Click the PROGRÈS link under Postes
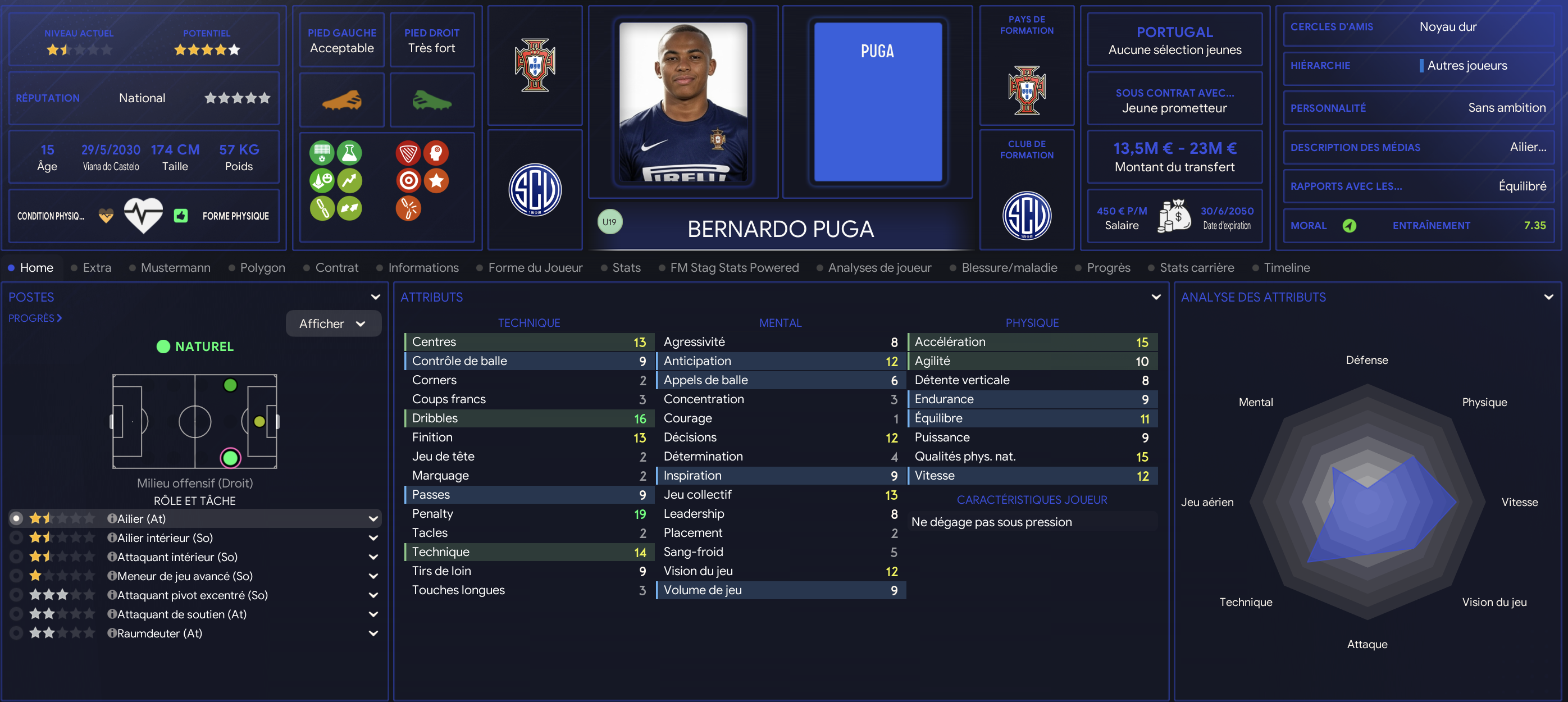This screenshot has height=702, width=1568. click(x=35, y=318)
